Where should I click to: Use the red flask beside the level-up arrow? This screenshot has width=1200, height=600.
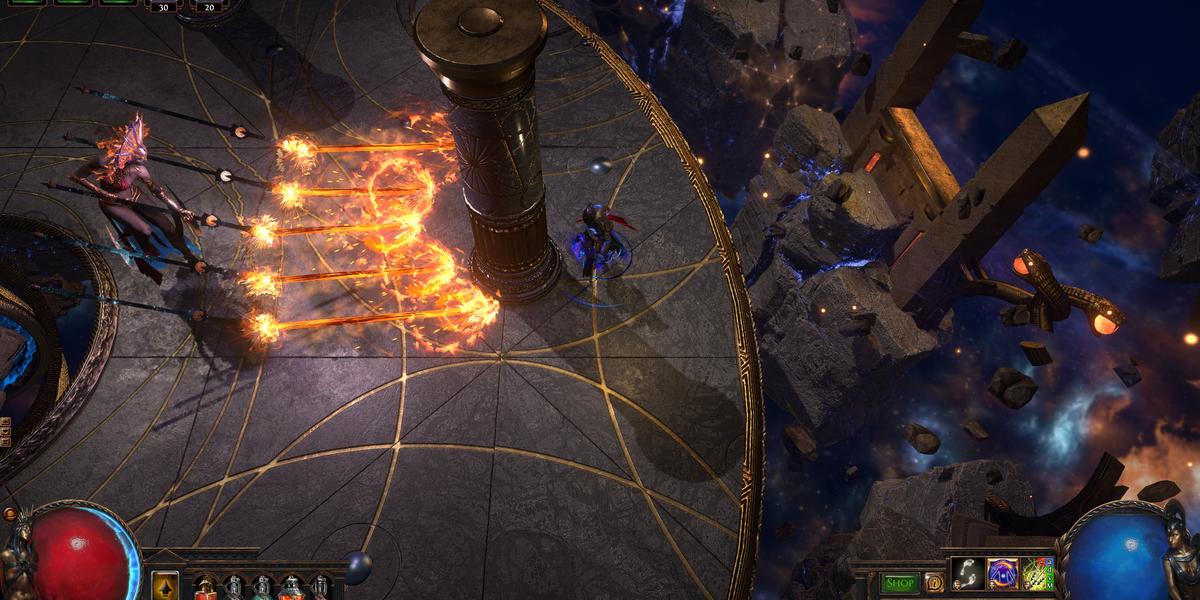(205, 588)
